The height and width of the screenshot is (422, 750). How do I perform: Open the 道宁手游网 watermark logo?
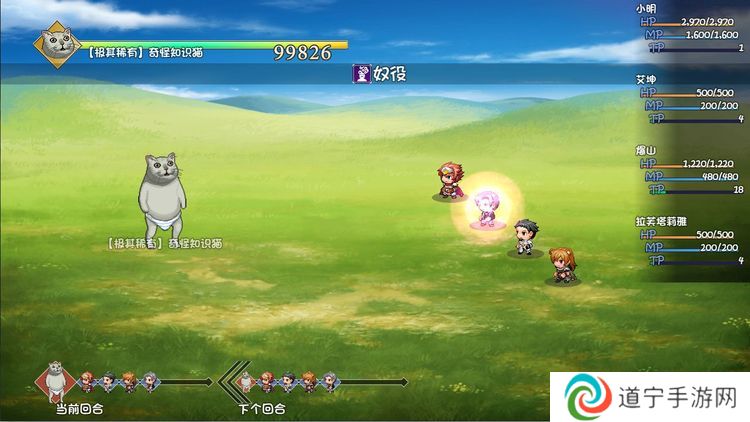click(587, 398)
